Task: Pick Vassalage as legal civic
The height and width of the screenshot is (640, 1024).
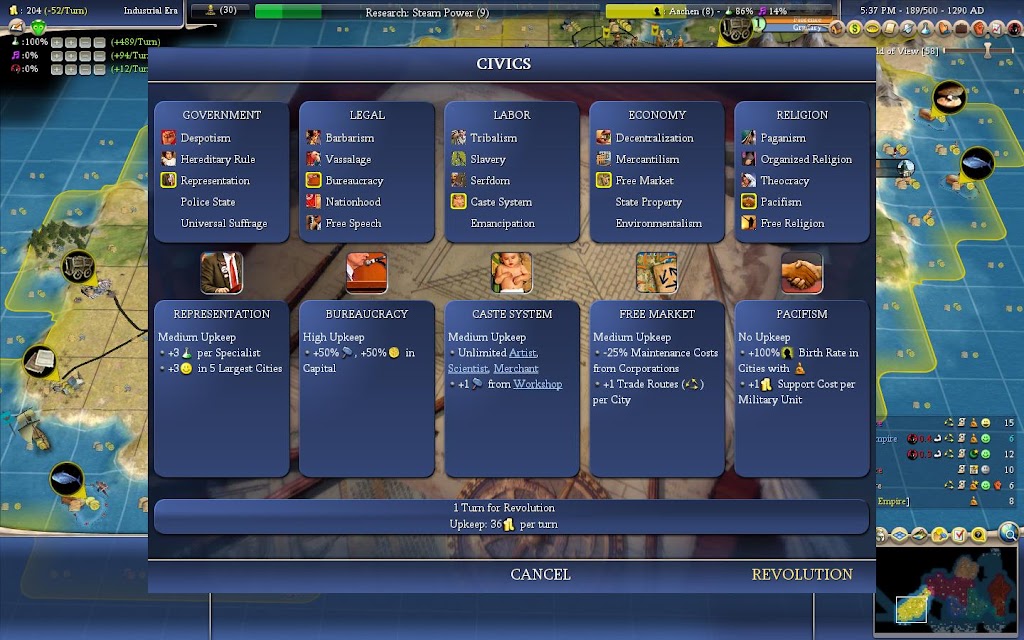Action: tap(348, 159)
